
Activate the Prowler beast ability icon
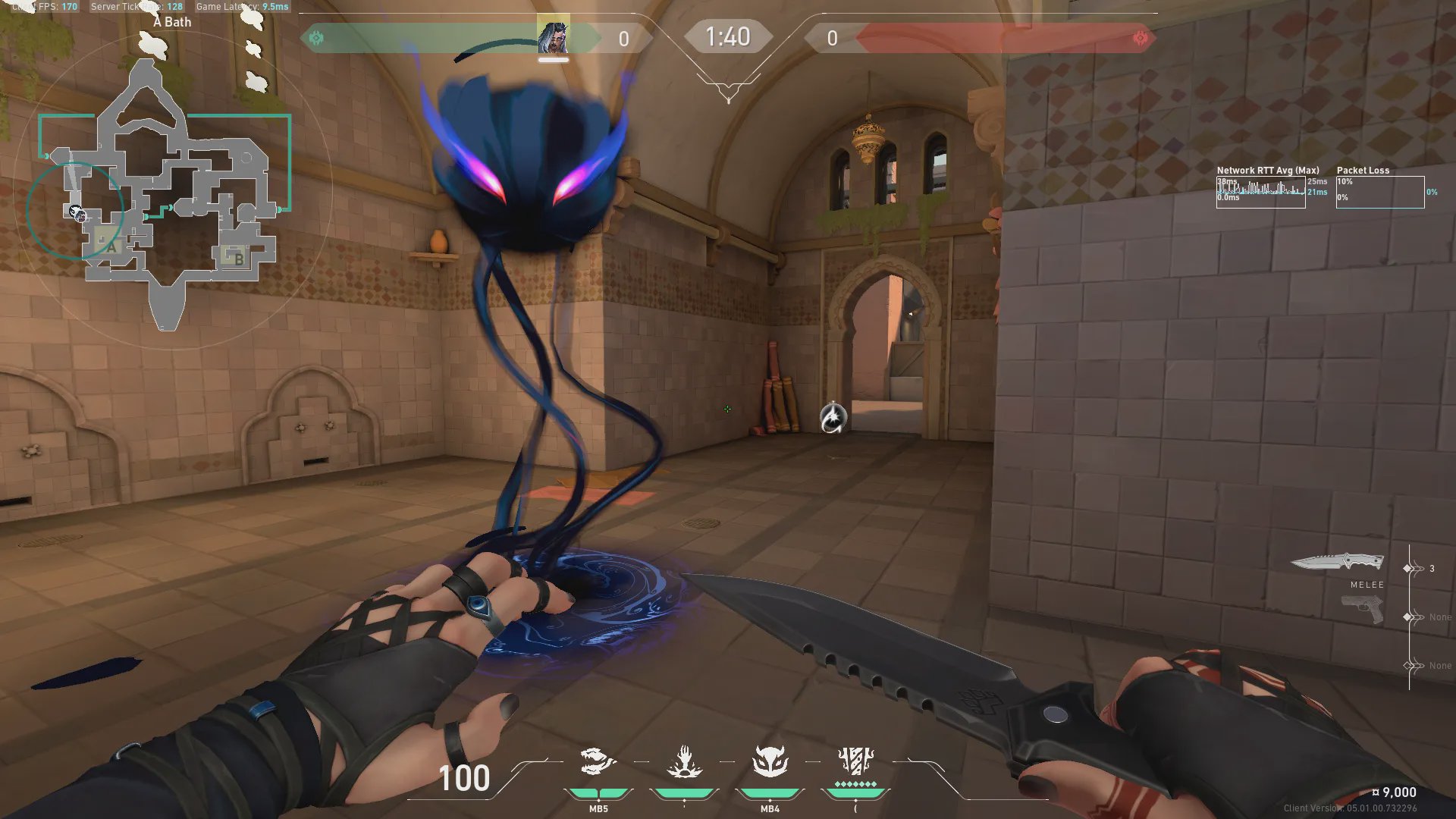tap(598, 761)
